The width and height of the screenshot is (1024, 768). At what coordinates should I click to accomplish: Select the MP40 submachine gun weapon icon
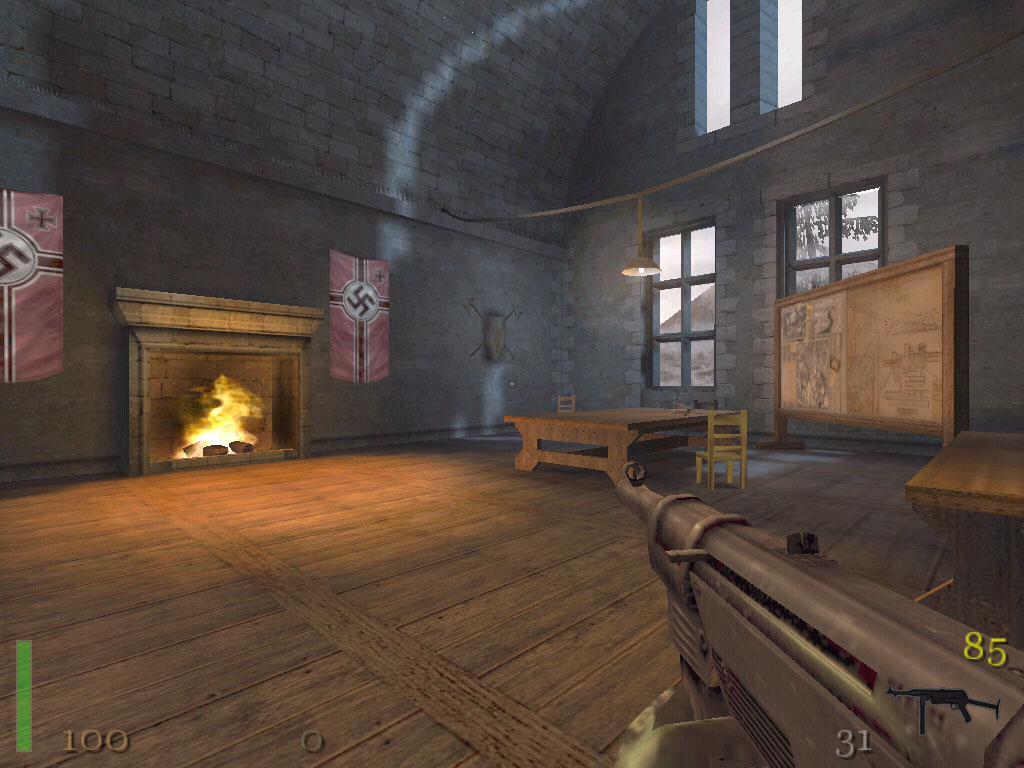coord(940,706)
